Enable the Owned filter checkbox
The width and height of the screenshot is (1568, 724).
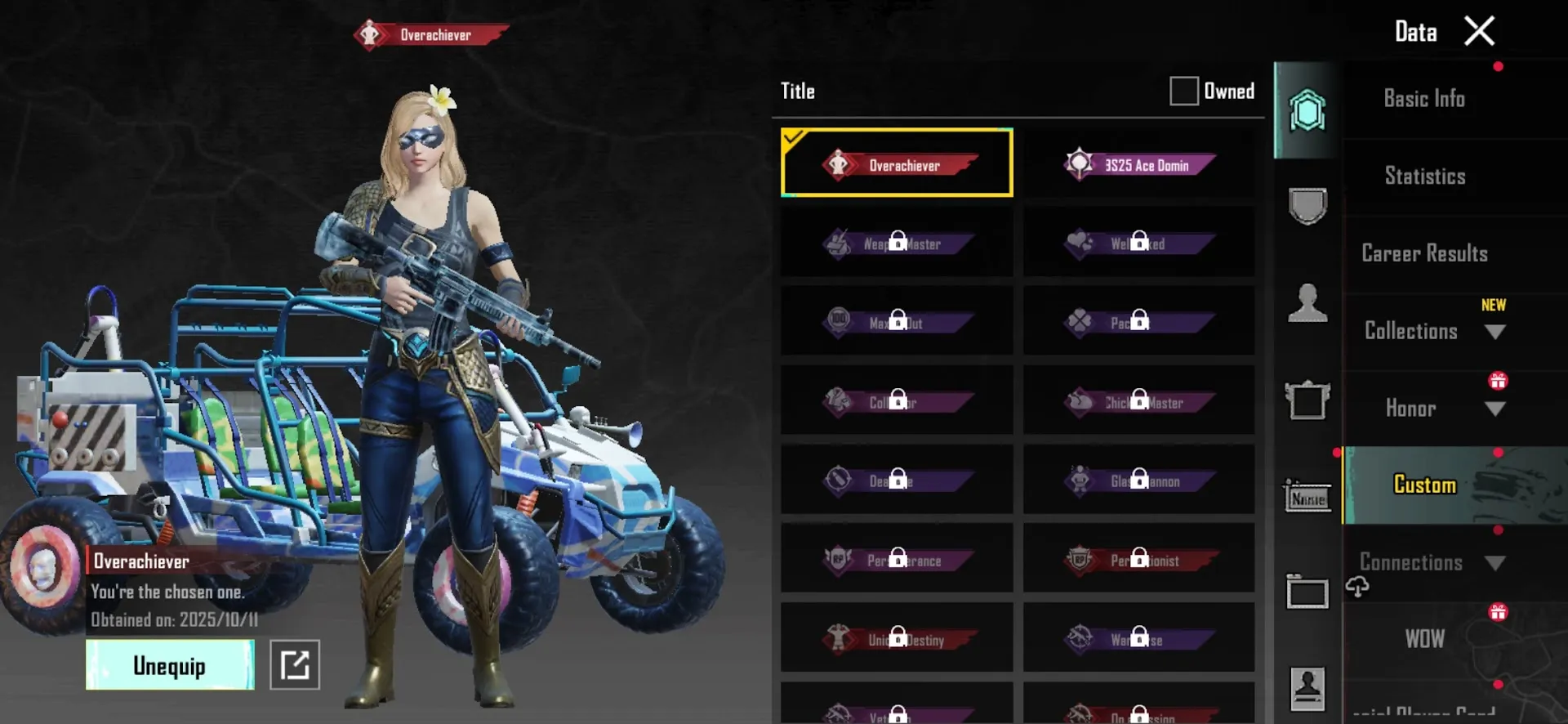click(x=1183, y=91)
